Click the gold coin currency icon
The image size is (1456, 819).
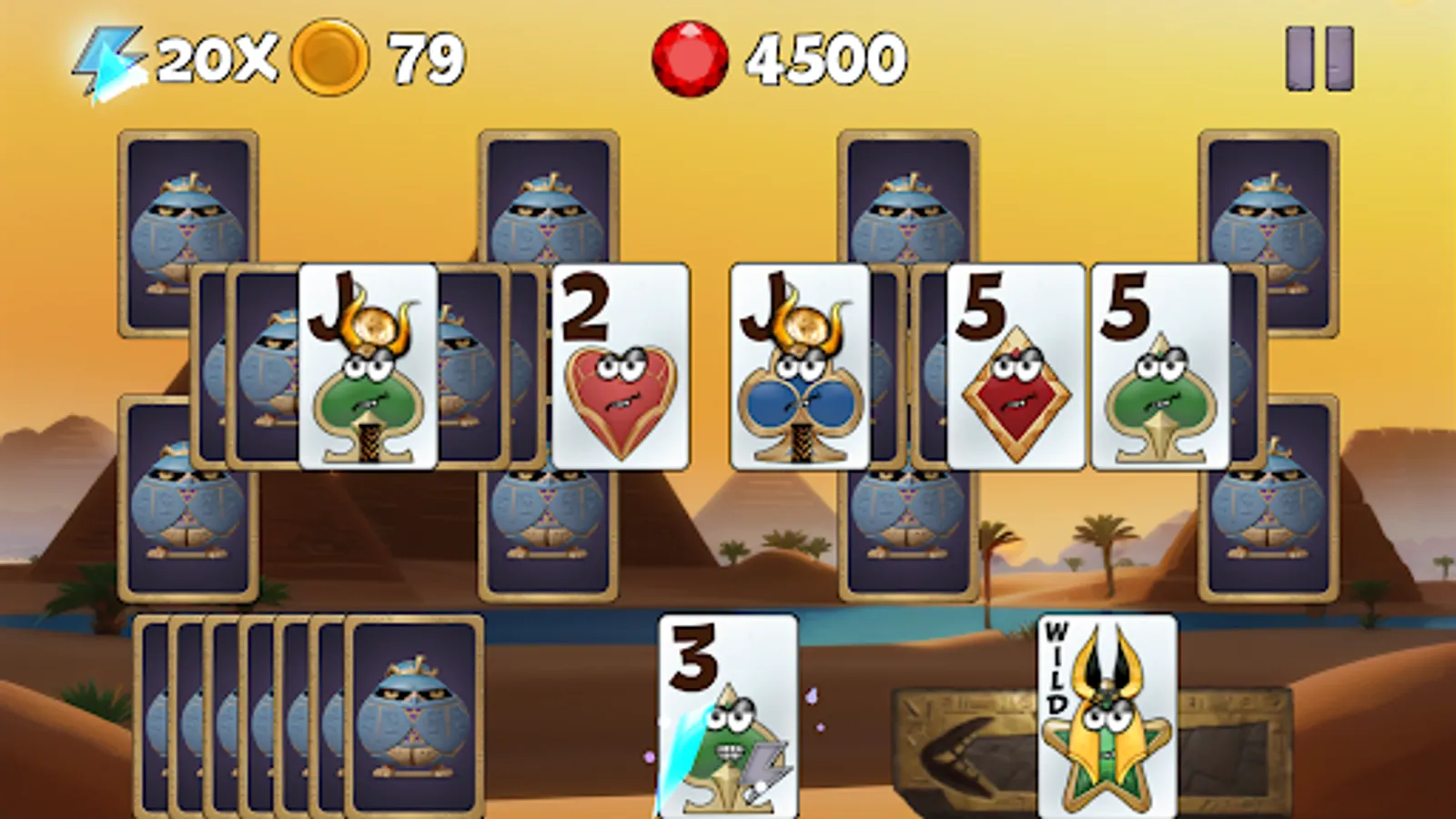coord(329,56)
